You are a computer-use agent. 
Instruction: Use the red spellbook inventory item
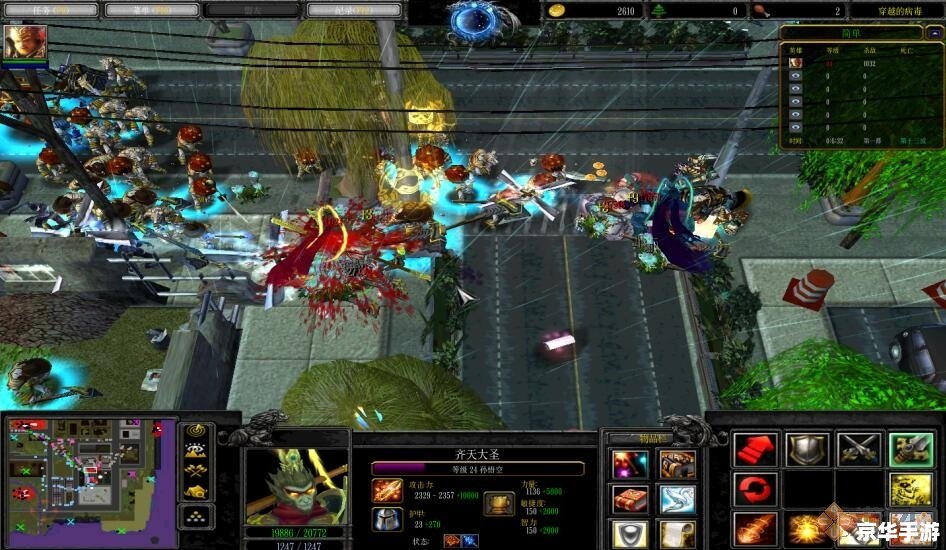[630, 499]
